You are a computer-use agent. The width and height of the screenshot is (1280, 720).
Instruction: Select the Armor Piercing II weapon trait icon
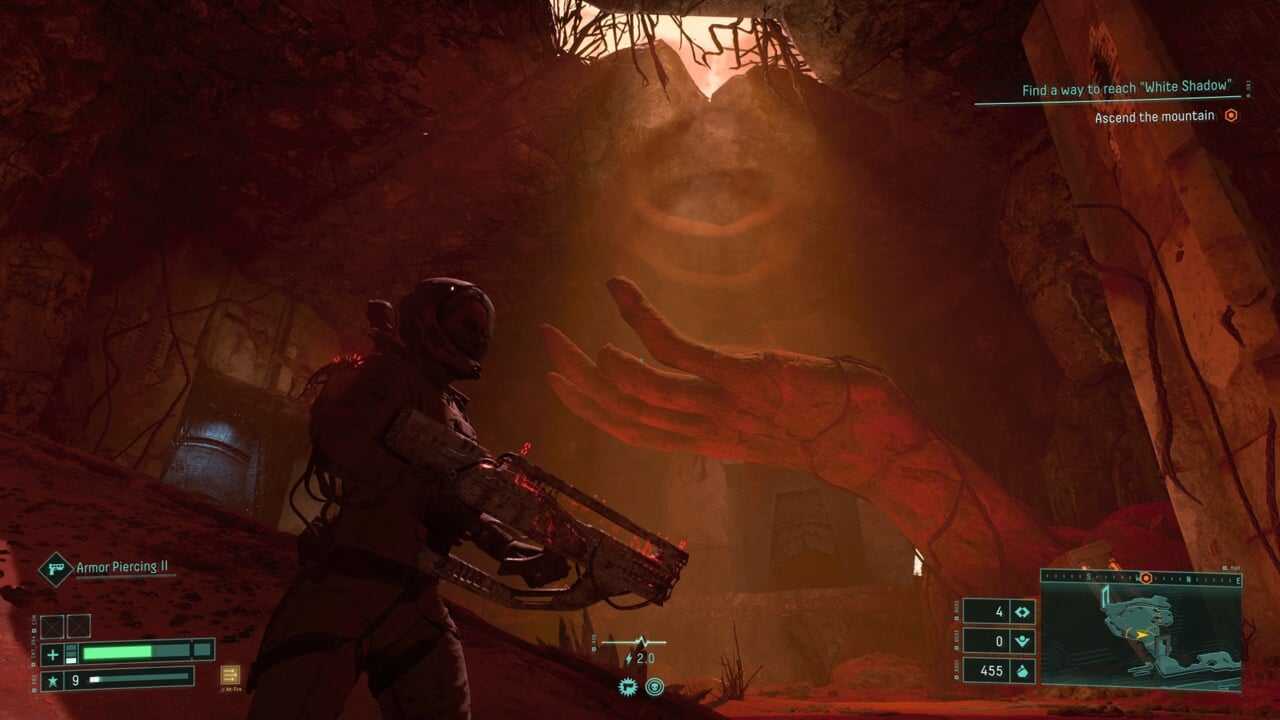pyautogui.click(x=55, y=569)
